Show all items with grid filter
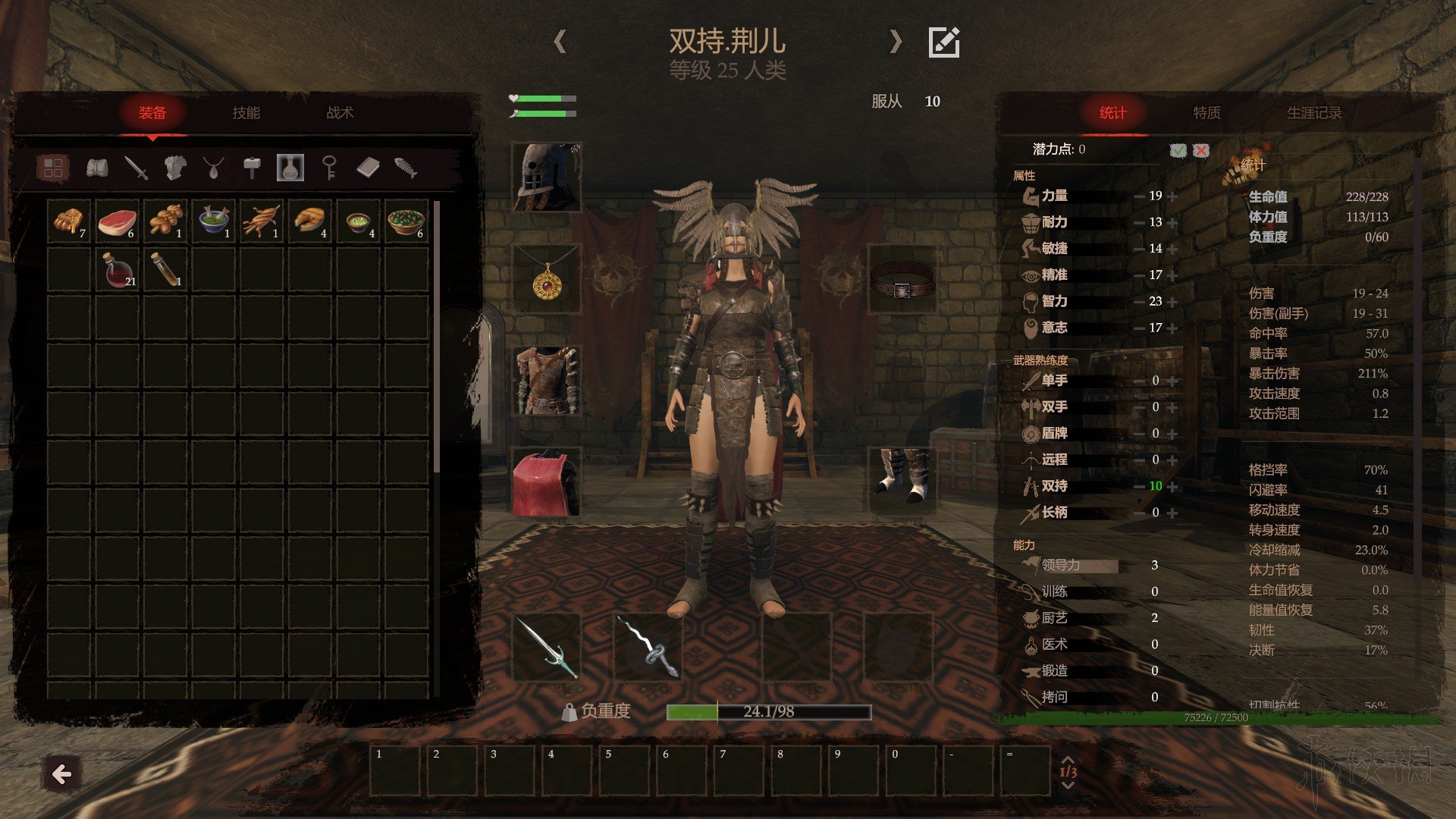 53,168
